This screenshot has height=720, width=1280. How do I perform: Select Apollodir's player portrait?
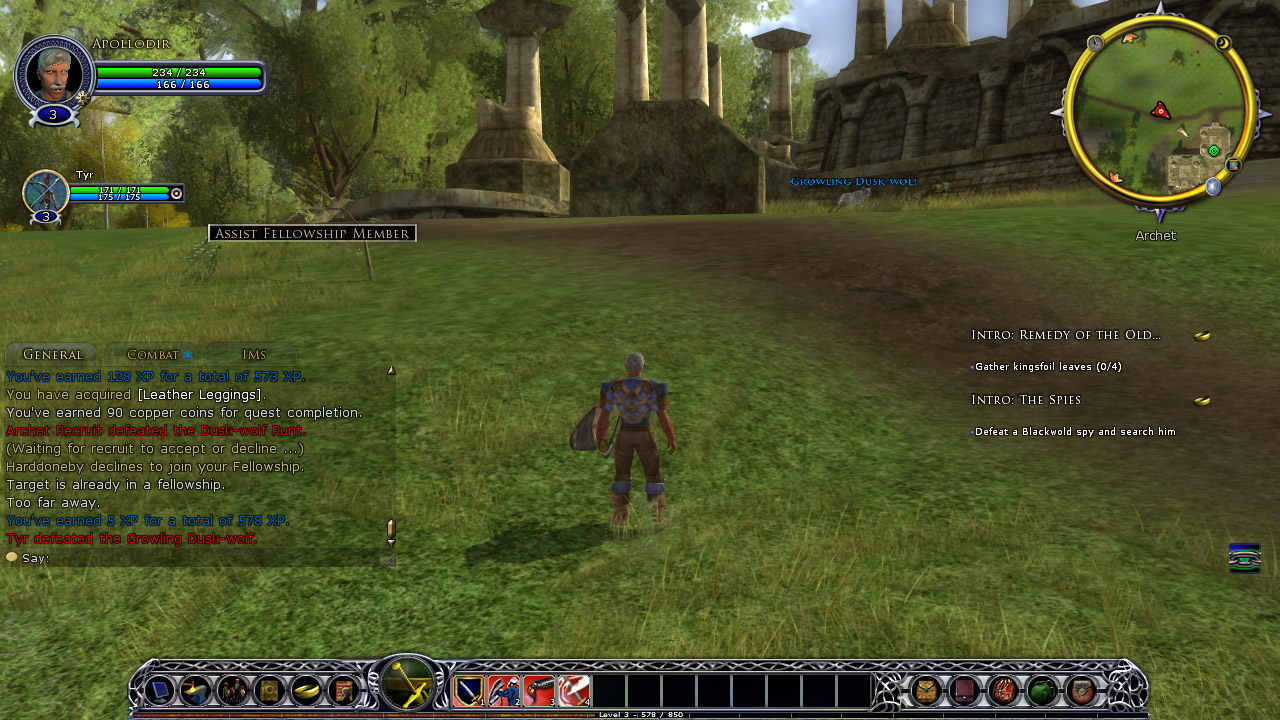[54, 72]
